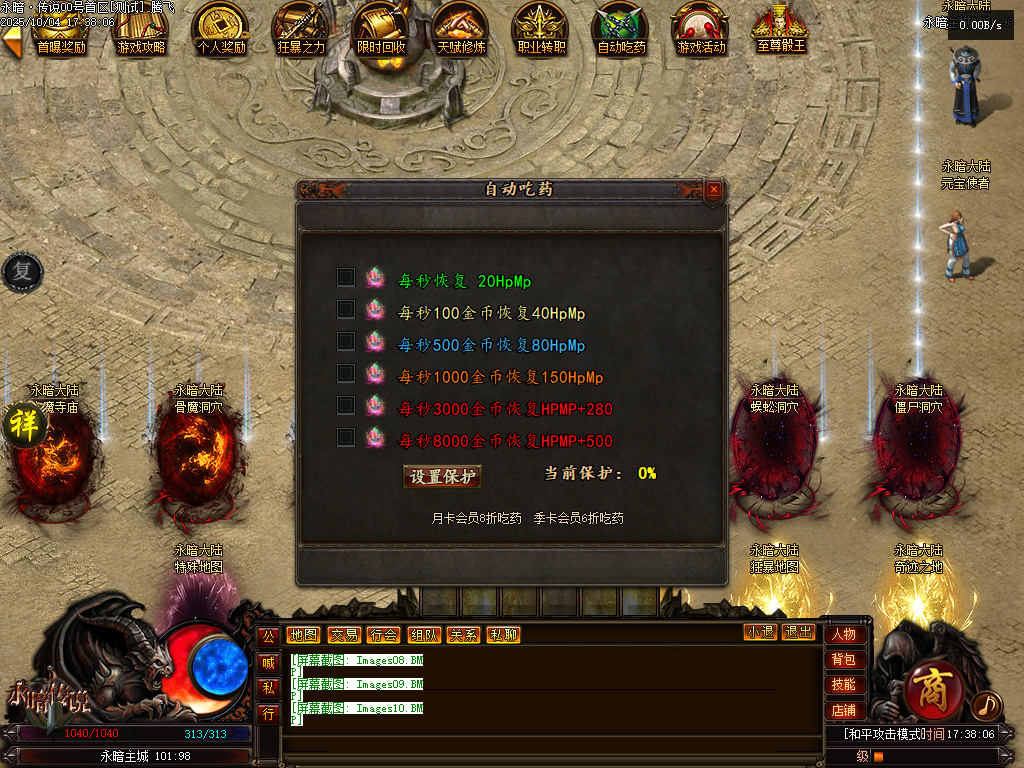The image size is (1024, 768).
Task: Click the 交易 trade button
Action: point(343,635)
